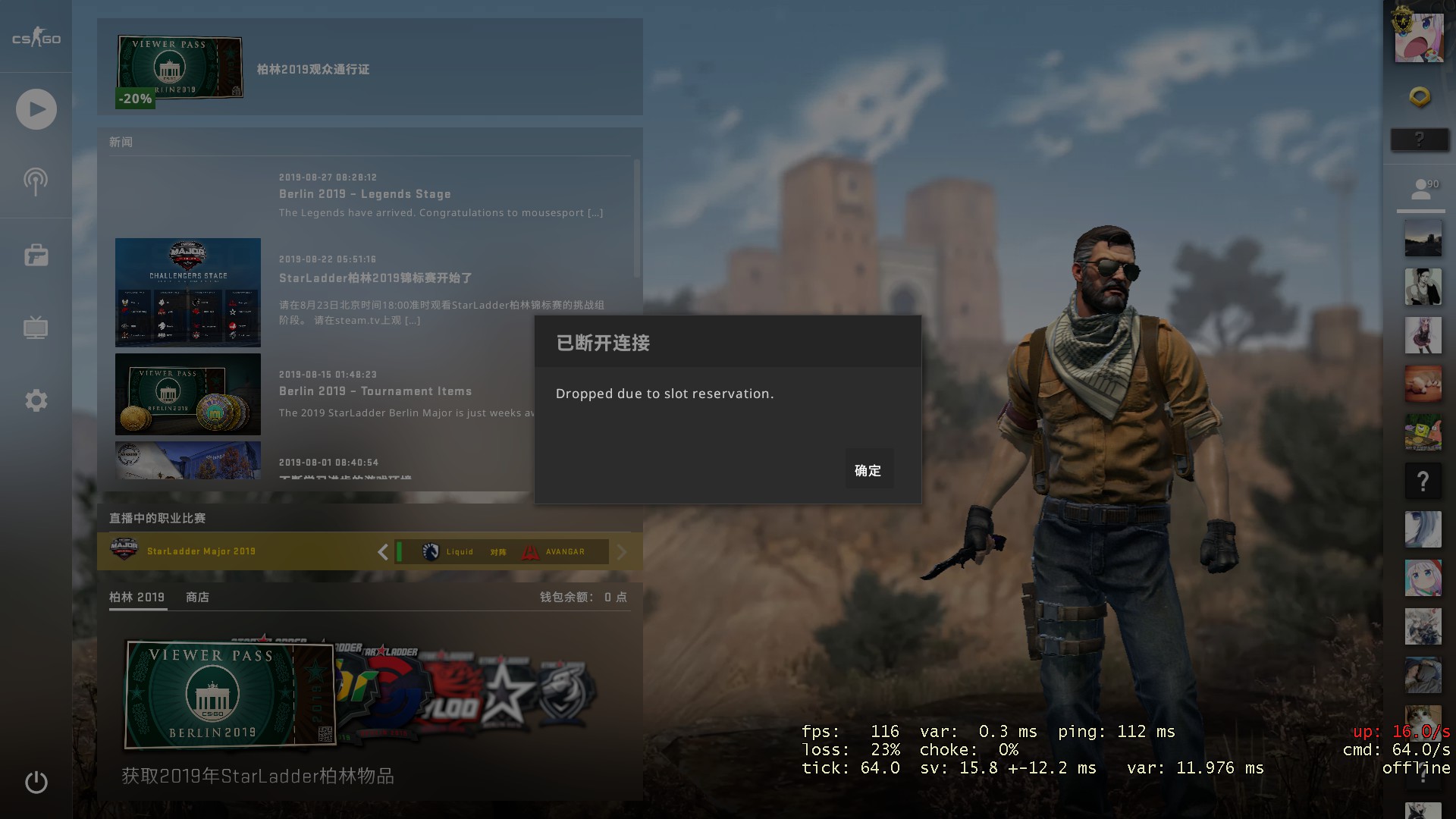Screen dimensions: 1456x819
Task: Open the broadcast antenna icon
Action: [x=36, y=182]
